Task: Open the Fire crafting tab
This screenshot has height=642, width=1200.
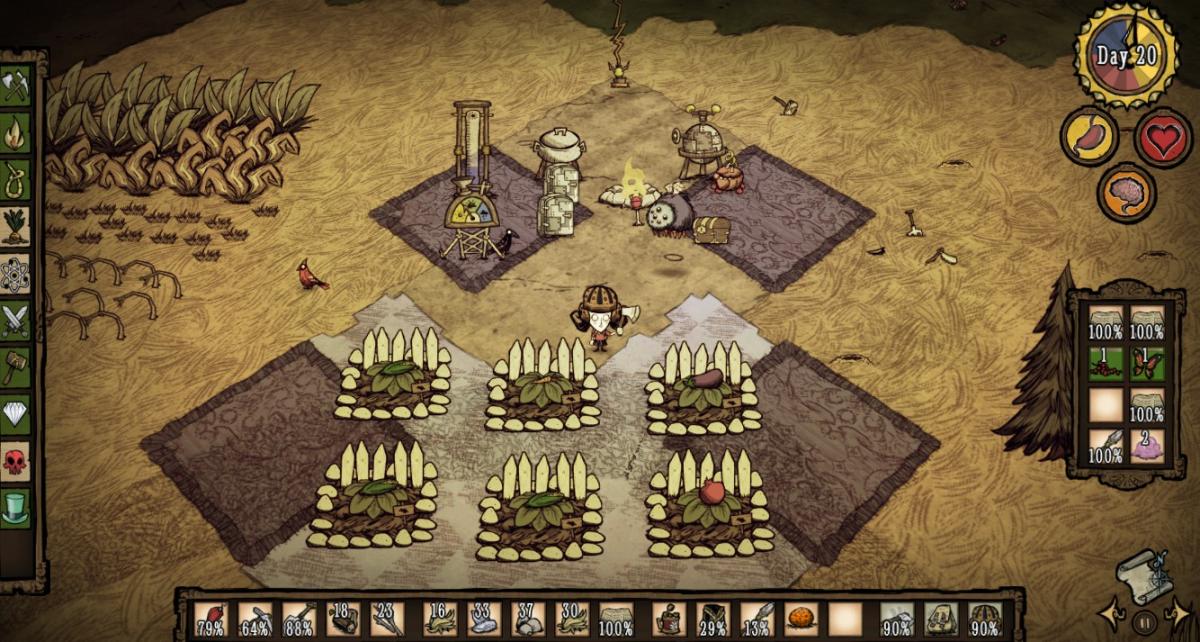Action: coord(16,132)
